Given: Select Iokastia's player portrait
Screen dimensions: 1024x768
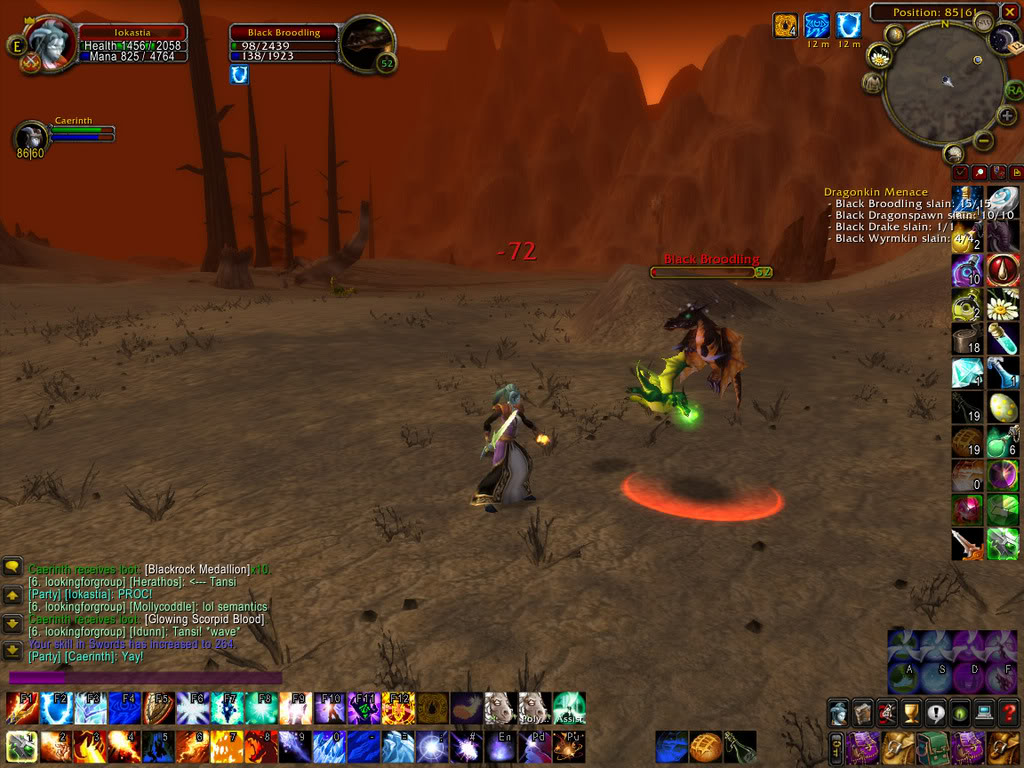Looking at the screenshot, I should point(48,43).
